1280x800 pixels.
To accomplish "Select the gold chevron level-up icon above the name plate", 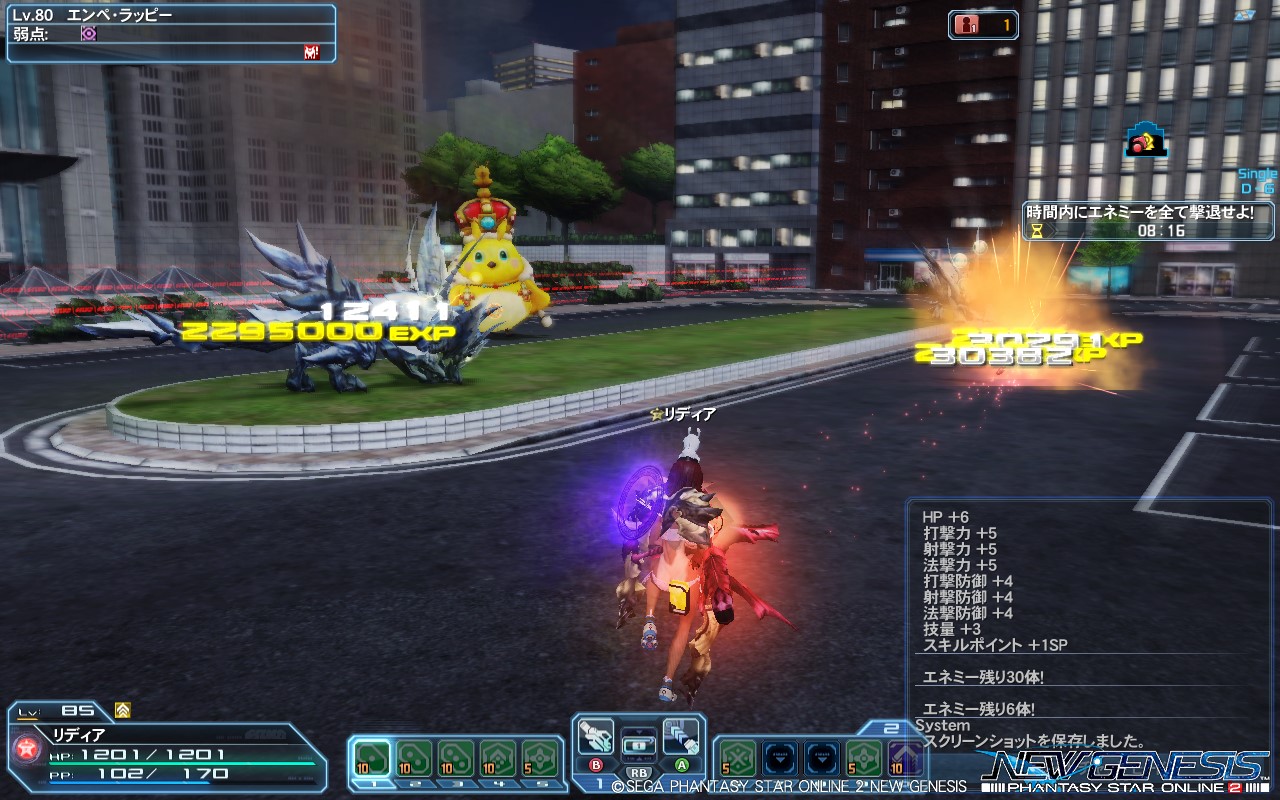I will [x=122, y=710].
